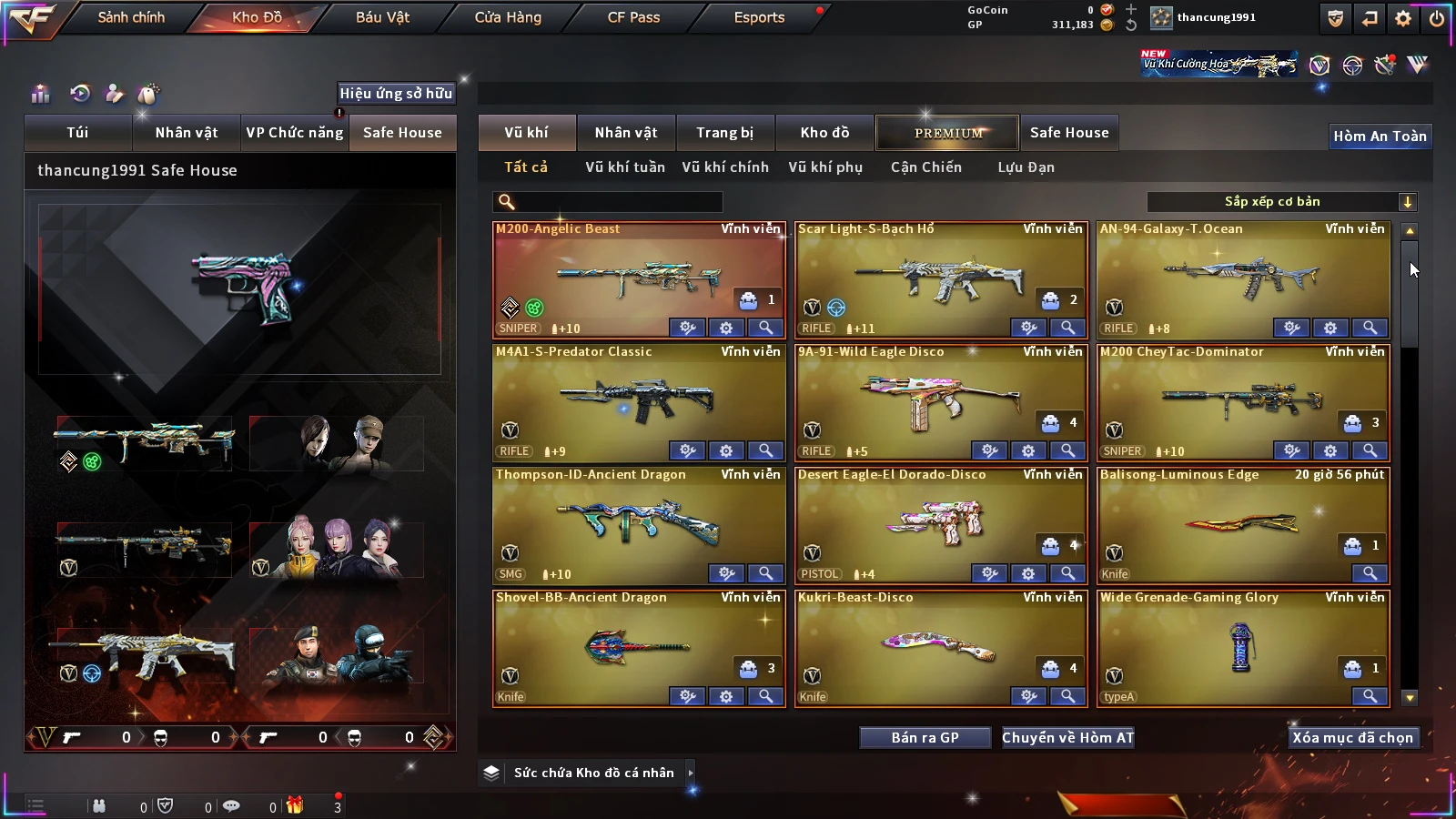The image size is (1456, 819).
Task: Click Chuyển về Hòm AT button
Action: pyautogui.click(x=1068, y=738)
